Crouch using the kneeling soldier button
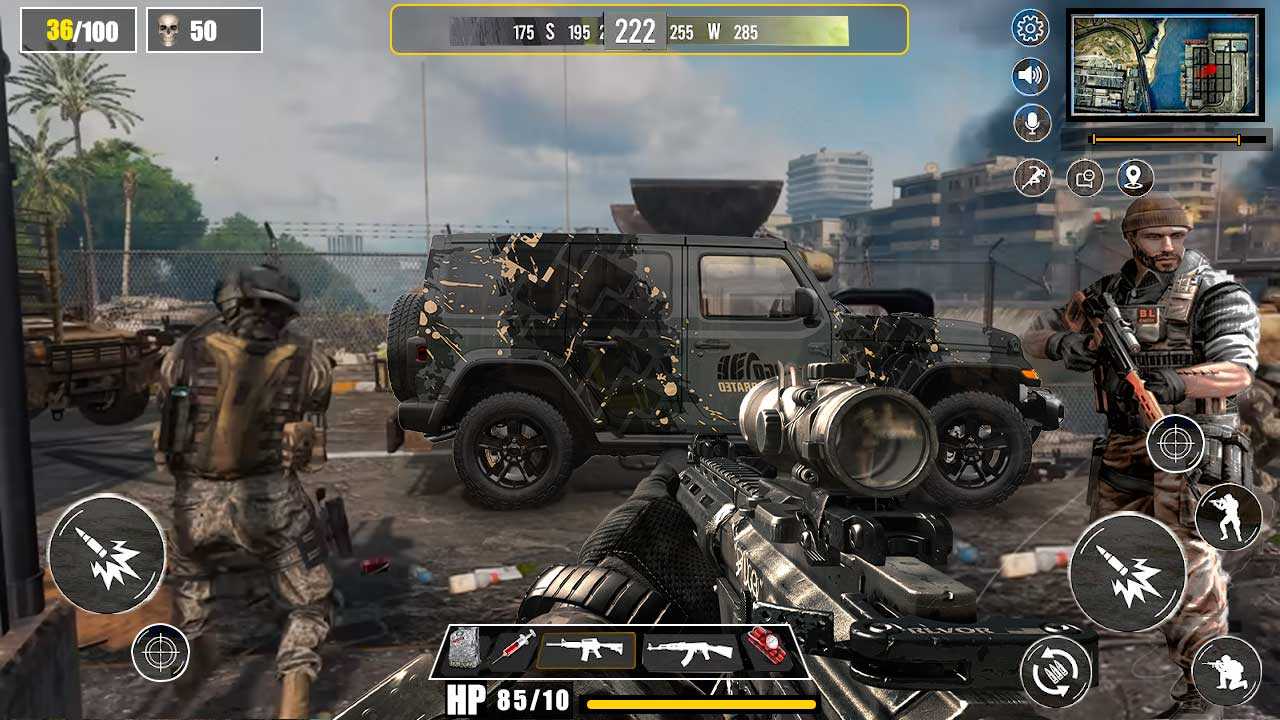Screen dimensions: 1280x720 coord(1227,670)
